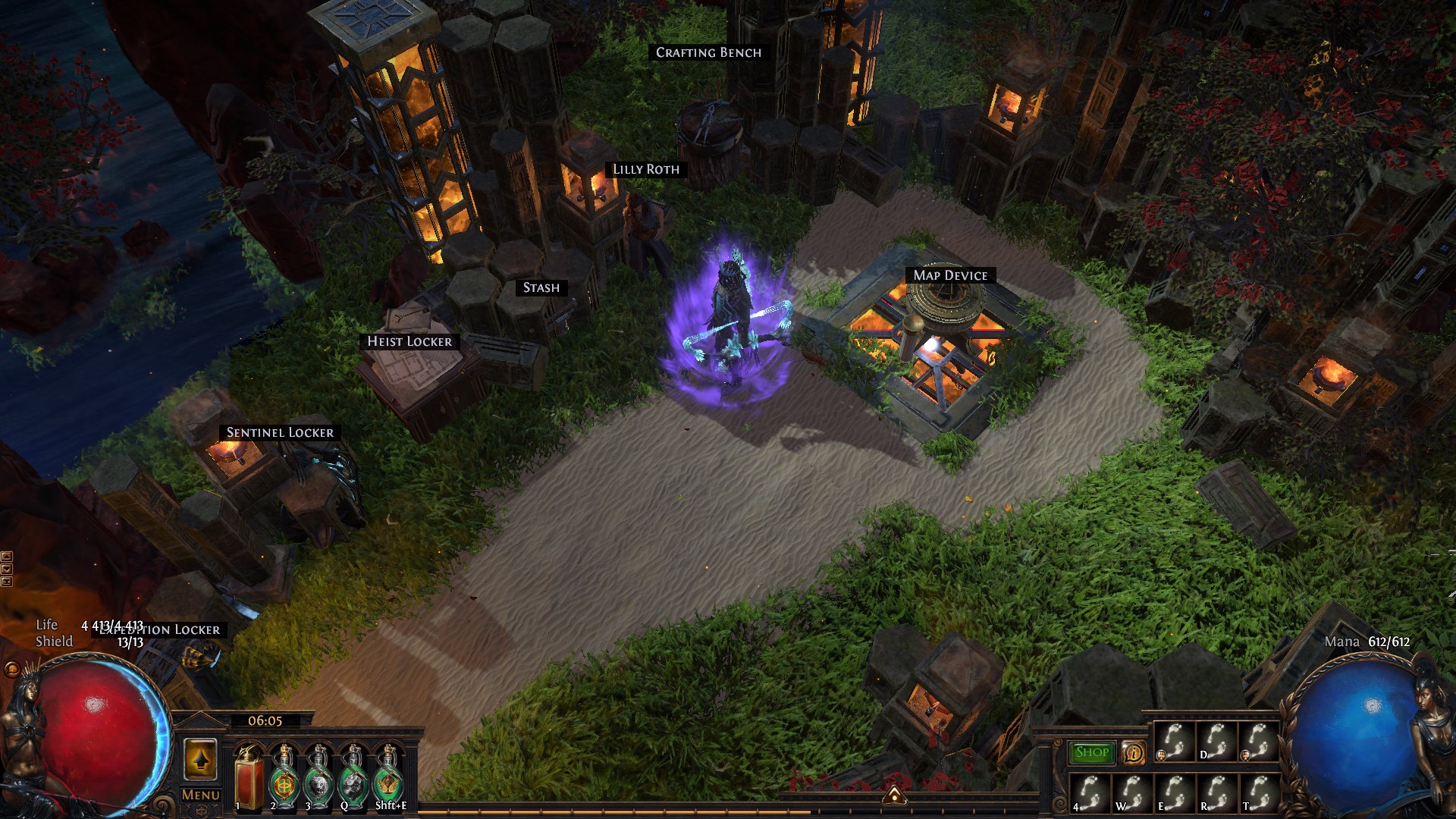Open the Menu button

coord(201,795)
